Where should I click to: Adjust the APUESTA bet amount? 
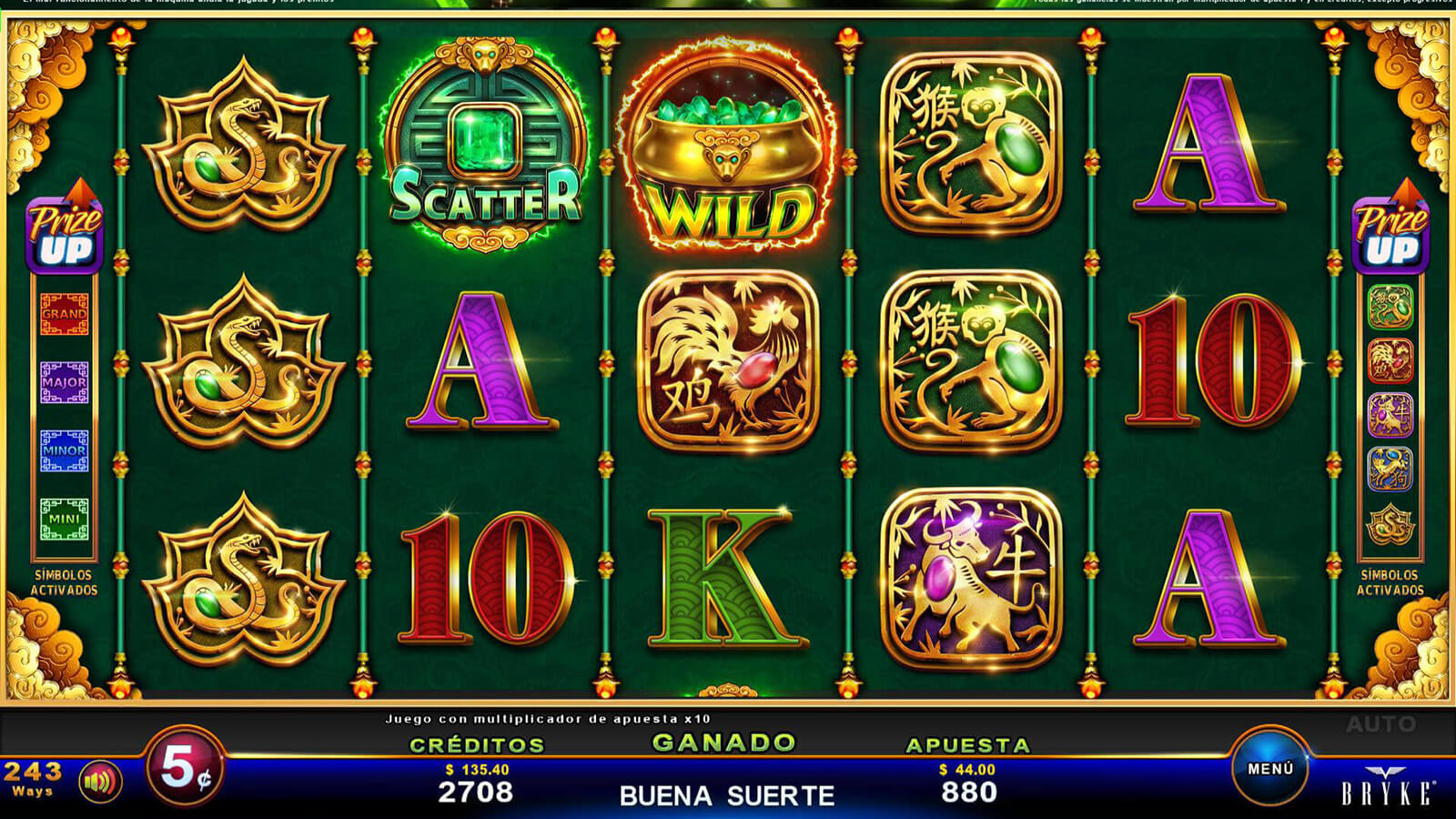968,783
